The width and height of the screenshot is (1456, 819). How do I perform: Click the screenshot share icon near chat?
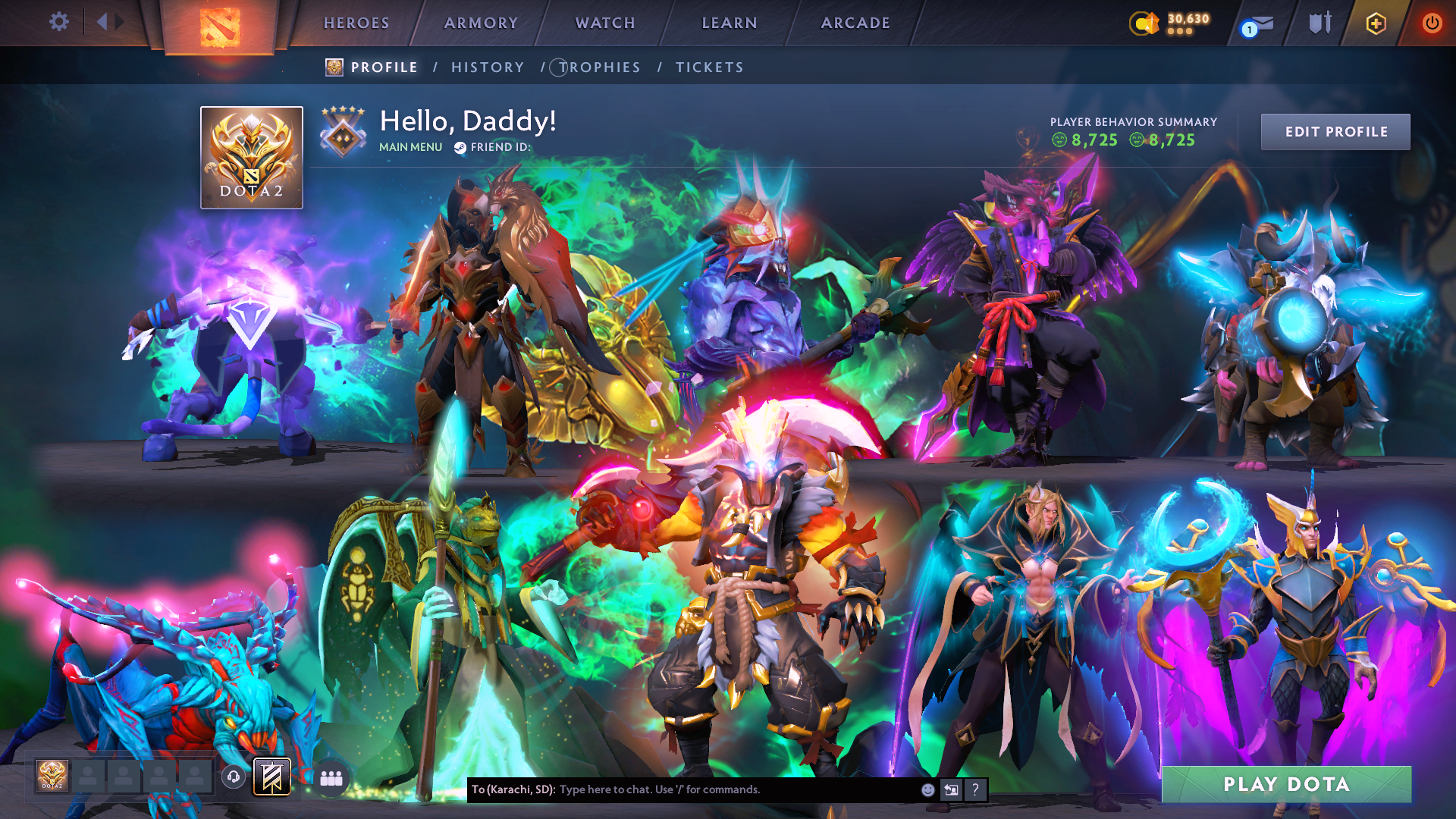coord(951,790)
